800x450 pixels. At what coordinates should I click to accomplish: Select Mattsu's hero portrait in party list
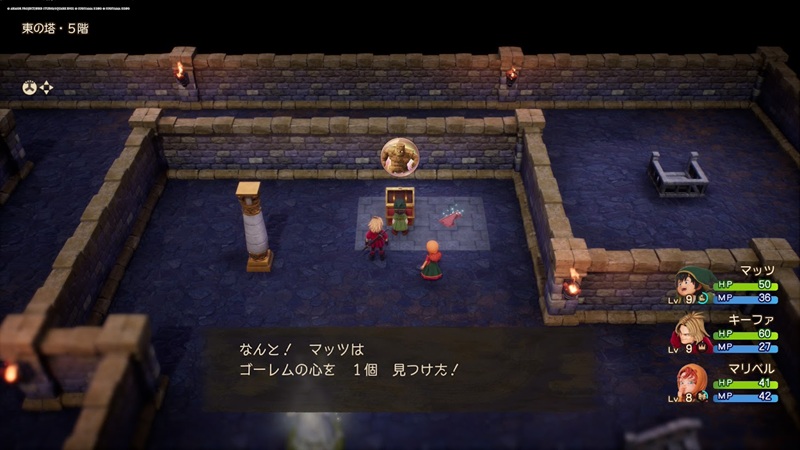tap(692, 284)
